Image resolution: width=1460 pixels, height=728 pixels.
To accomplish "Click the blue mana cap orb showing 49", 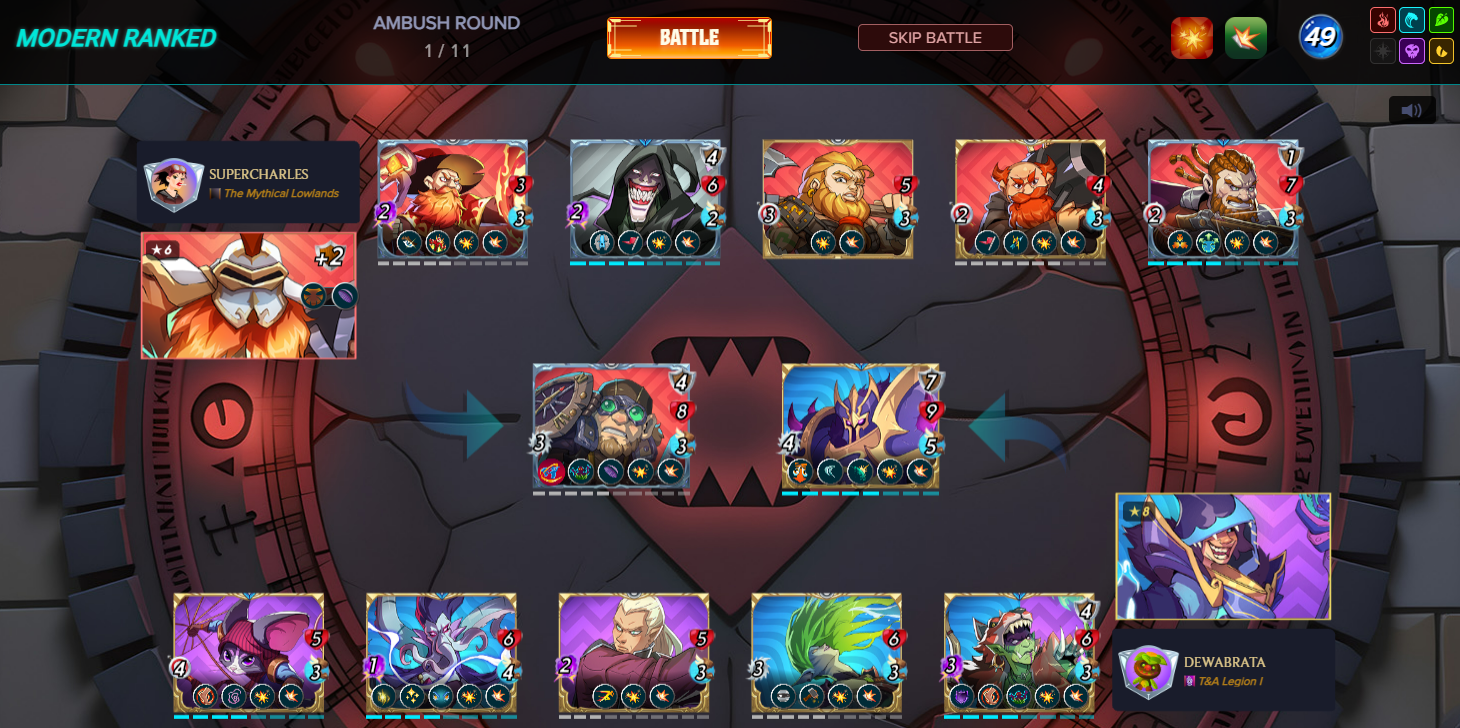I will (x=1320, y=37).
